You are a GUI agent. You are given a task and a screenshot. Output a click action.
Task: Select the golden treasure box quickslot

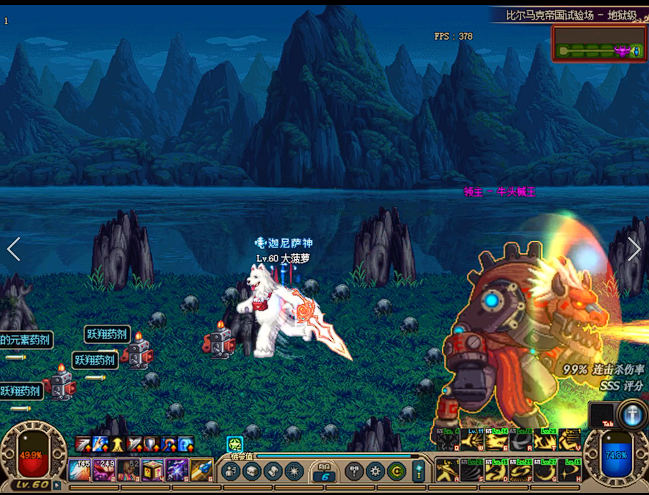(x=152, y=469)
